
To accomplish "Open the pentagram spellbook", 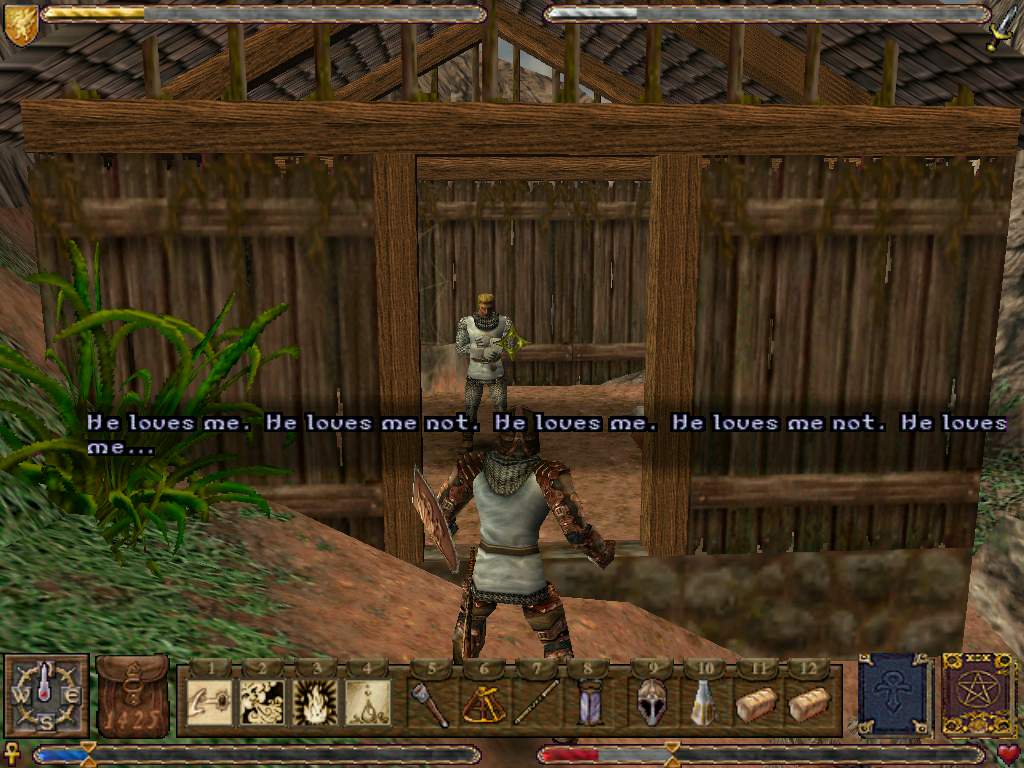I will click(977, 695).
